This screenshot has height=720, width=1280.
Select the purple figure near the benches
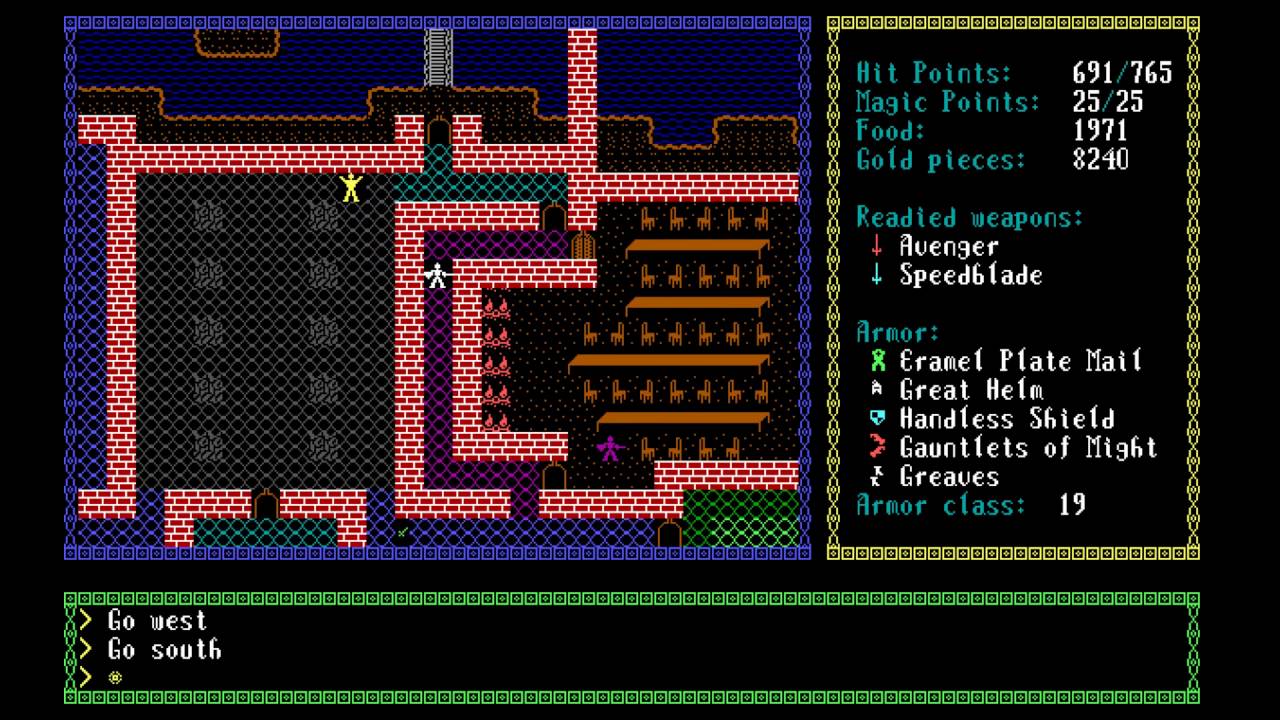[608, 446]
